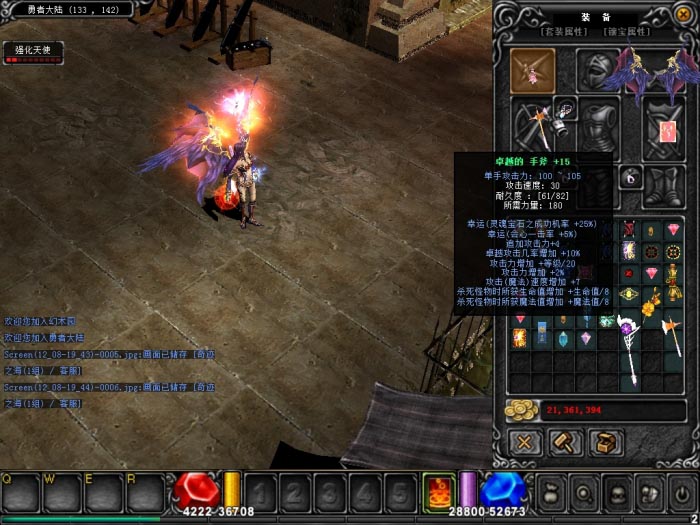Open the treasure chest storage button
Screen dimensions: 700x525
pyautogui.click(x=607, y=441)
